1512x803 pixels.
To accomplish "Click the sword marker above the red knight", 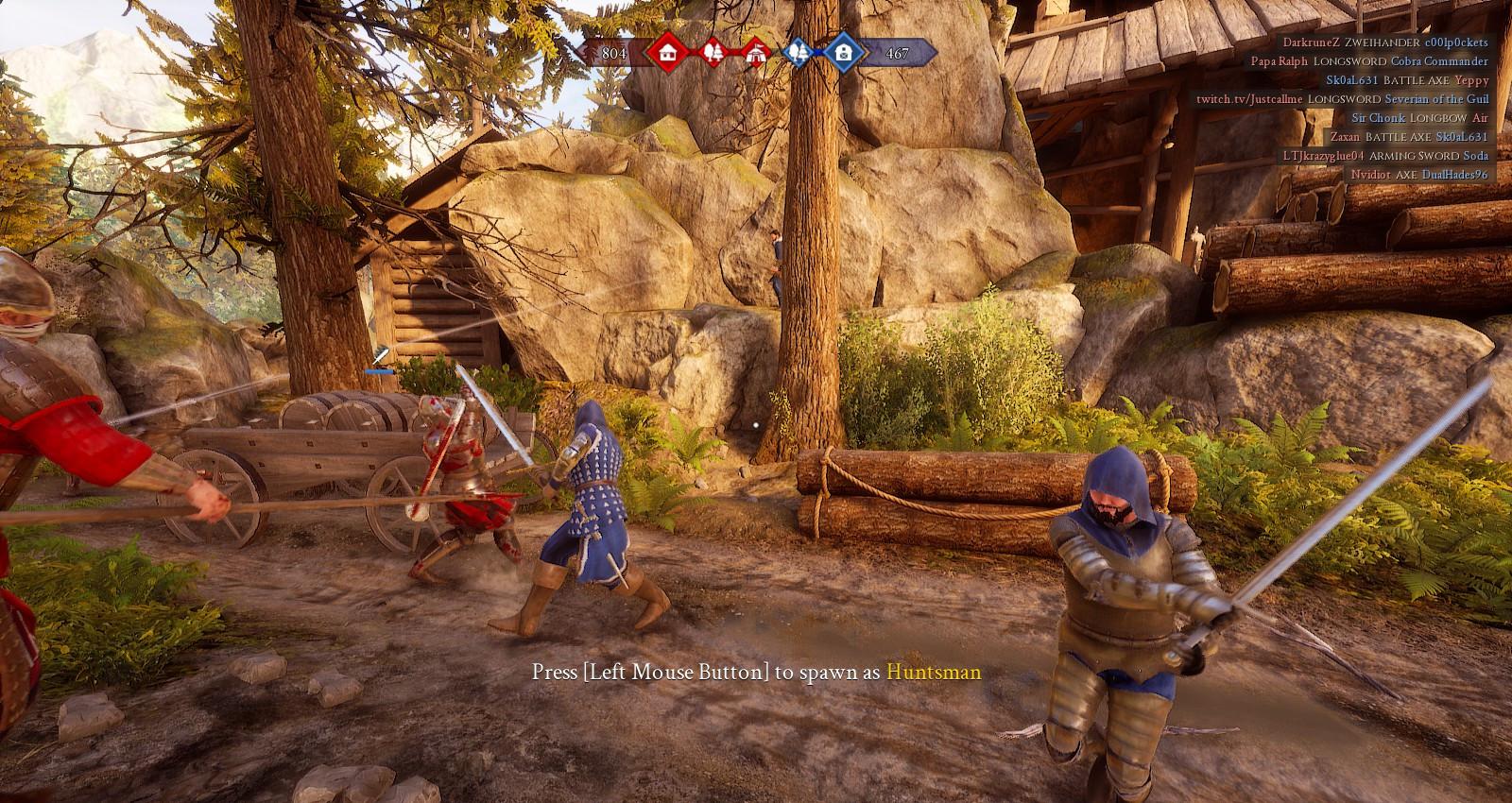I will click(x=380, y=356).
